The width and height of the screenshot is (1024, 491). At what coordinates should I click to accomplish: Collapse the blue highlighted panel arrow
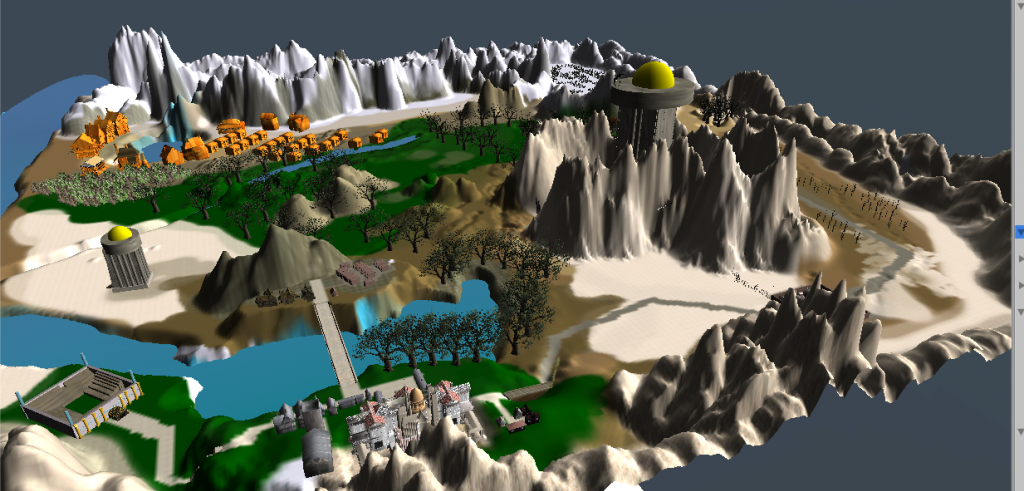(1019, 232)
